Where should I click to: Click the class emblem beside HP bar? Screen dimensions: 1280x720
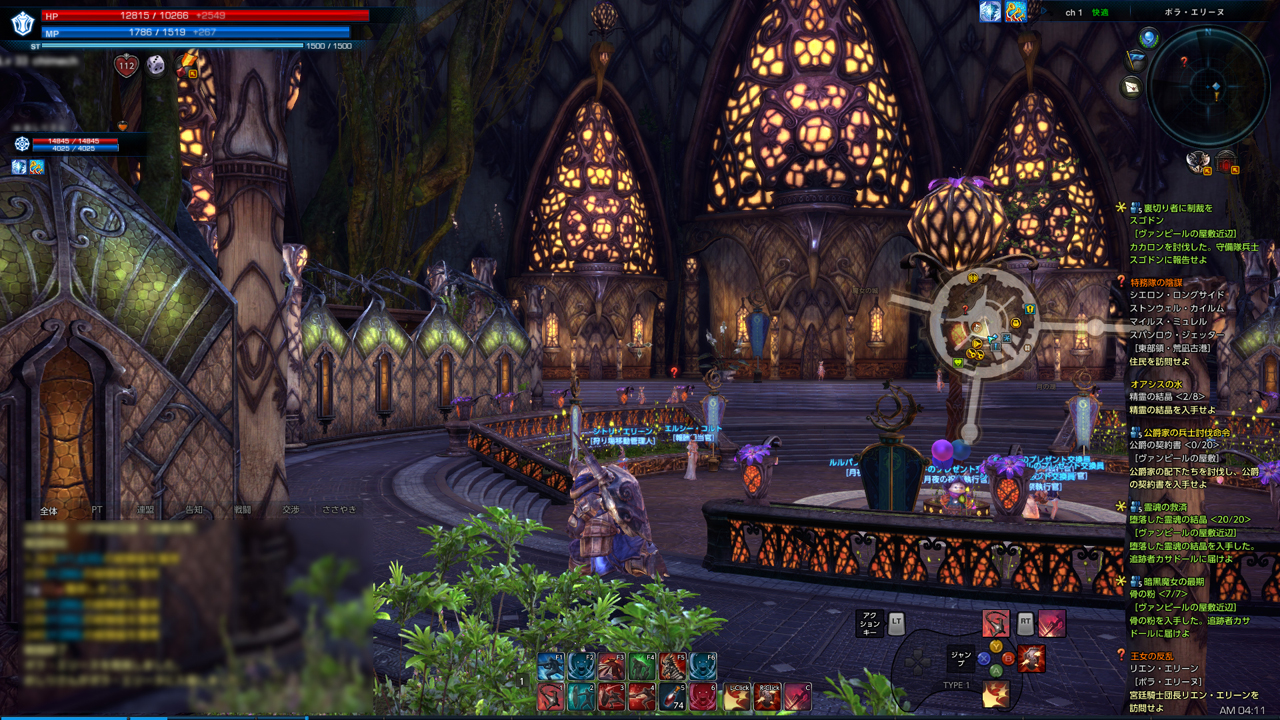tap(22, 24)
